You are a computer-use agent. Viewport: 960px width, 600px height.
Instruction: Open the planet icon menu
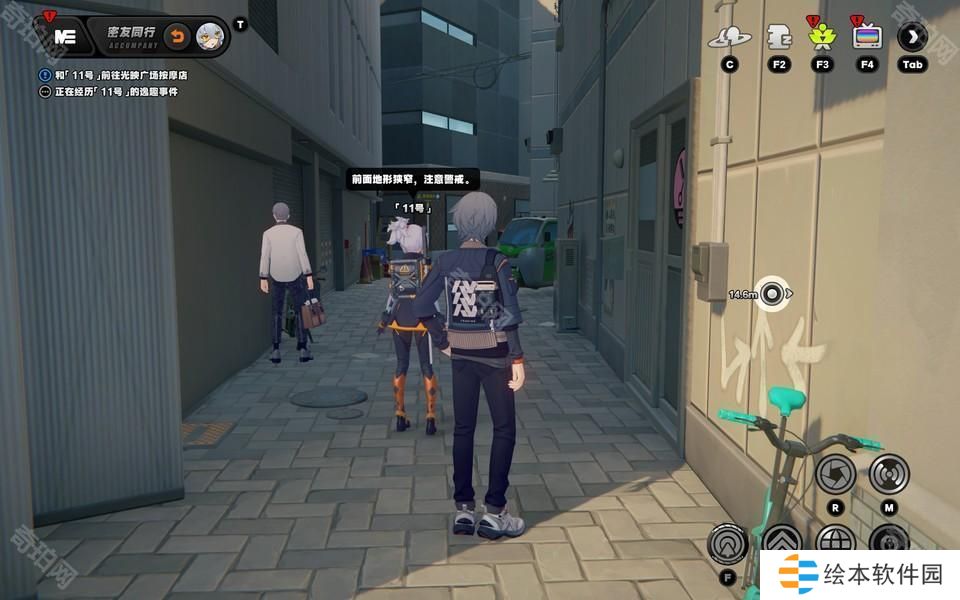point(730,38)
